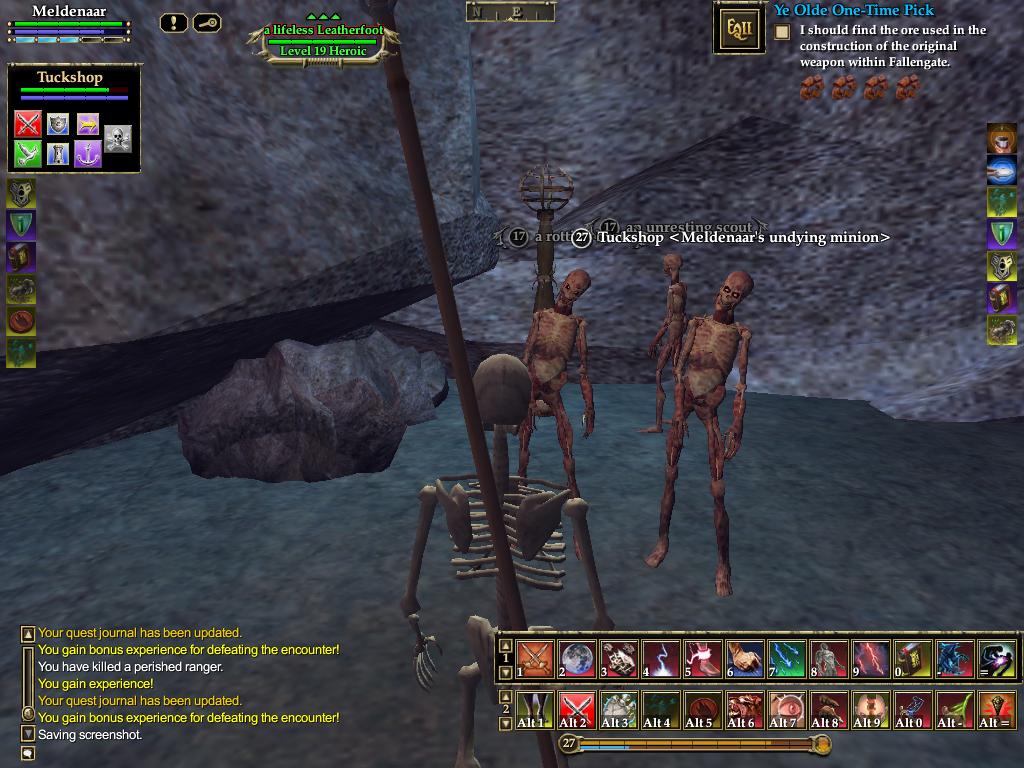Toggle the quest objective checkbox

[782, 32]
